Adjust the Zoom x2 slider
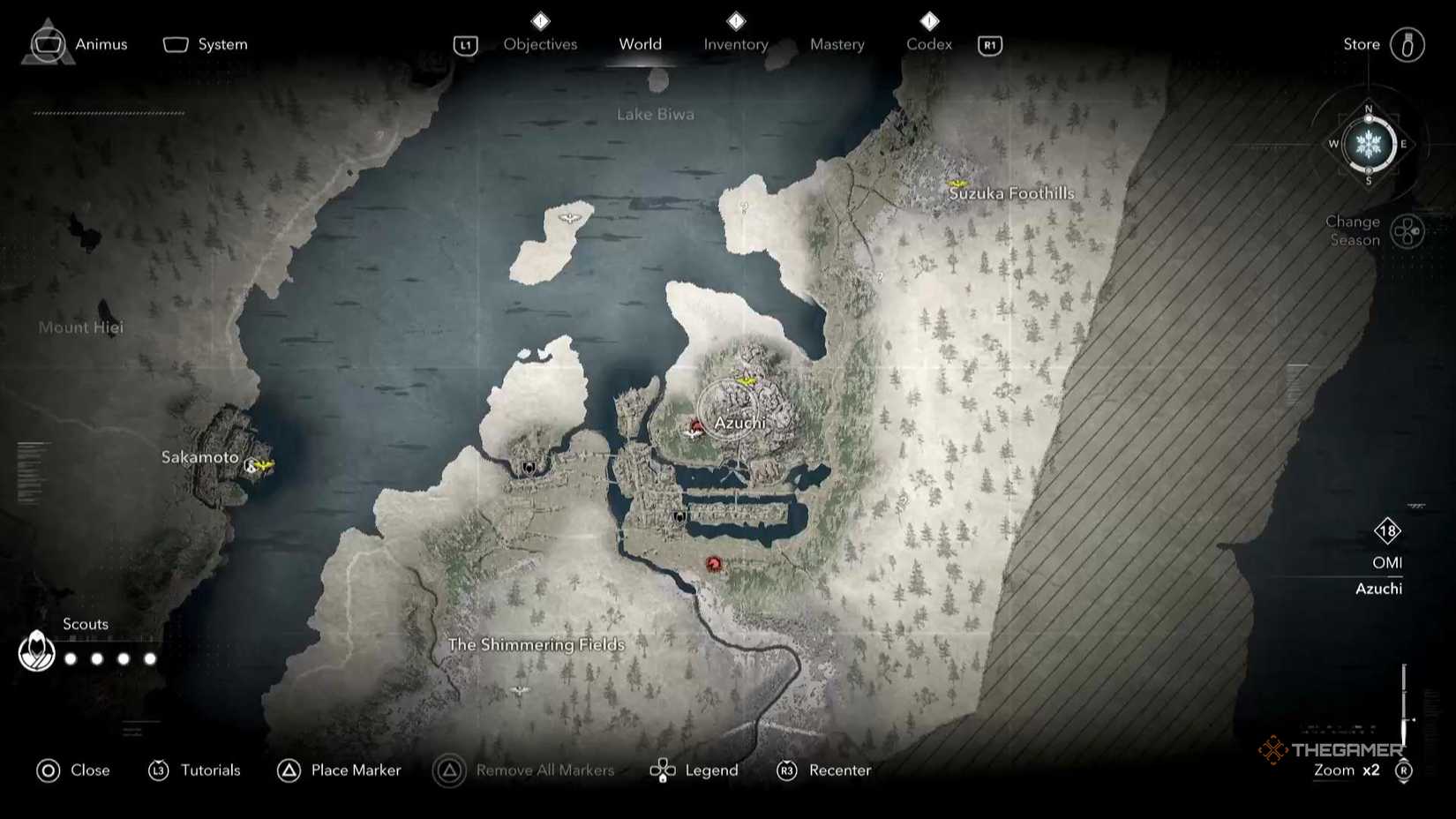The width and height of the screenshot is (1456, 819). tap(1348, 770)
